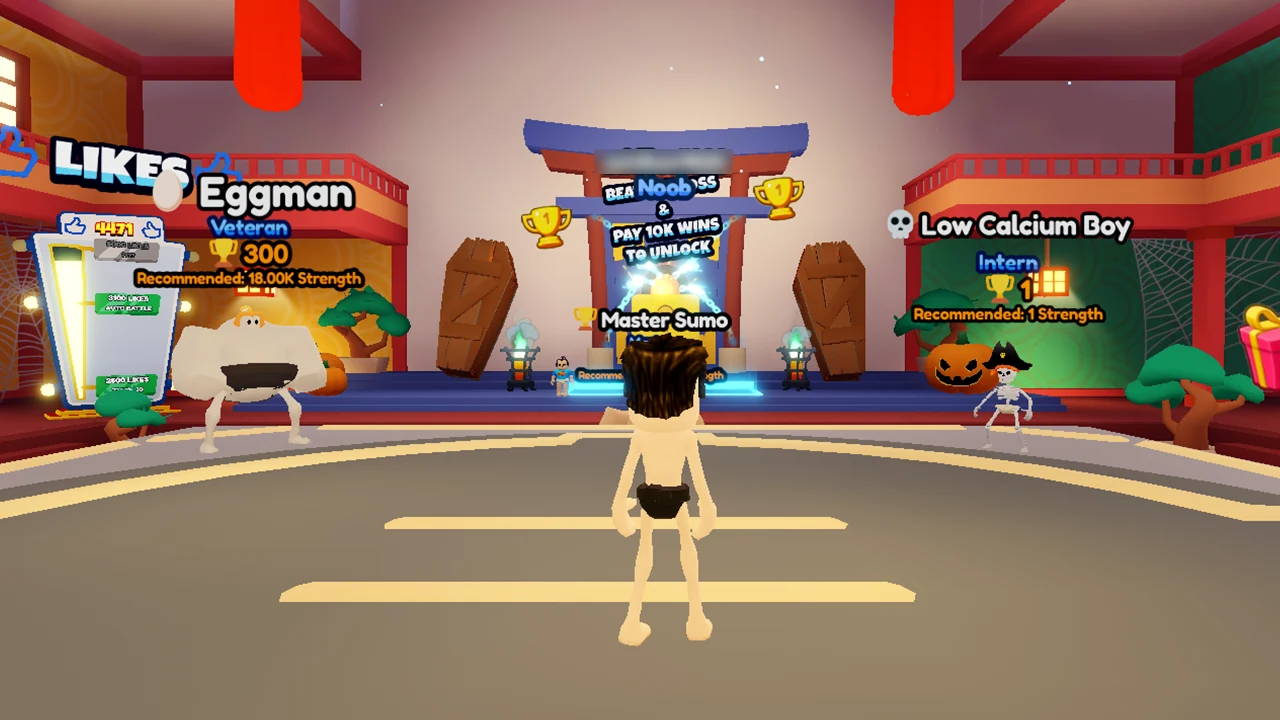Click the right thumbs-up icon on Likes board
The image size is (1280, 720).
click(151, 227)
